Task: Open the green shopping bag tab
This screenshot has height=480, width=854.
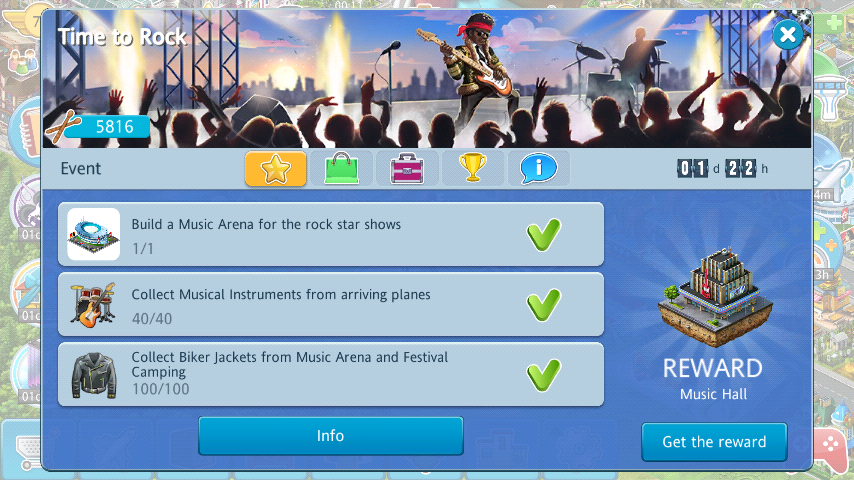Action: pyautogui.click(x=342, y=168)
